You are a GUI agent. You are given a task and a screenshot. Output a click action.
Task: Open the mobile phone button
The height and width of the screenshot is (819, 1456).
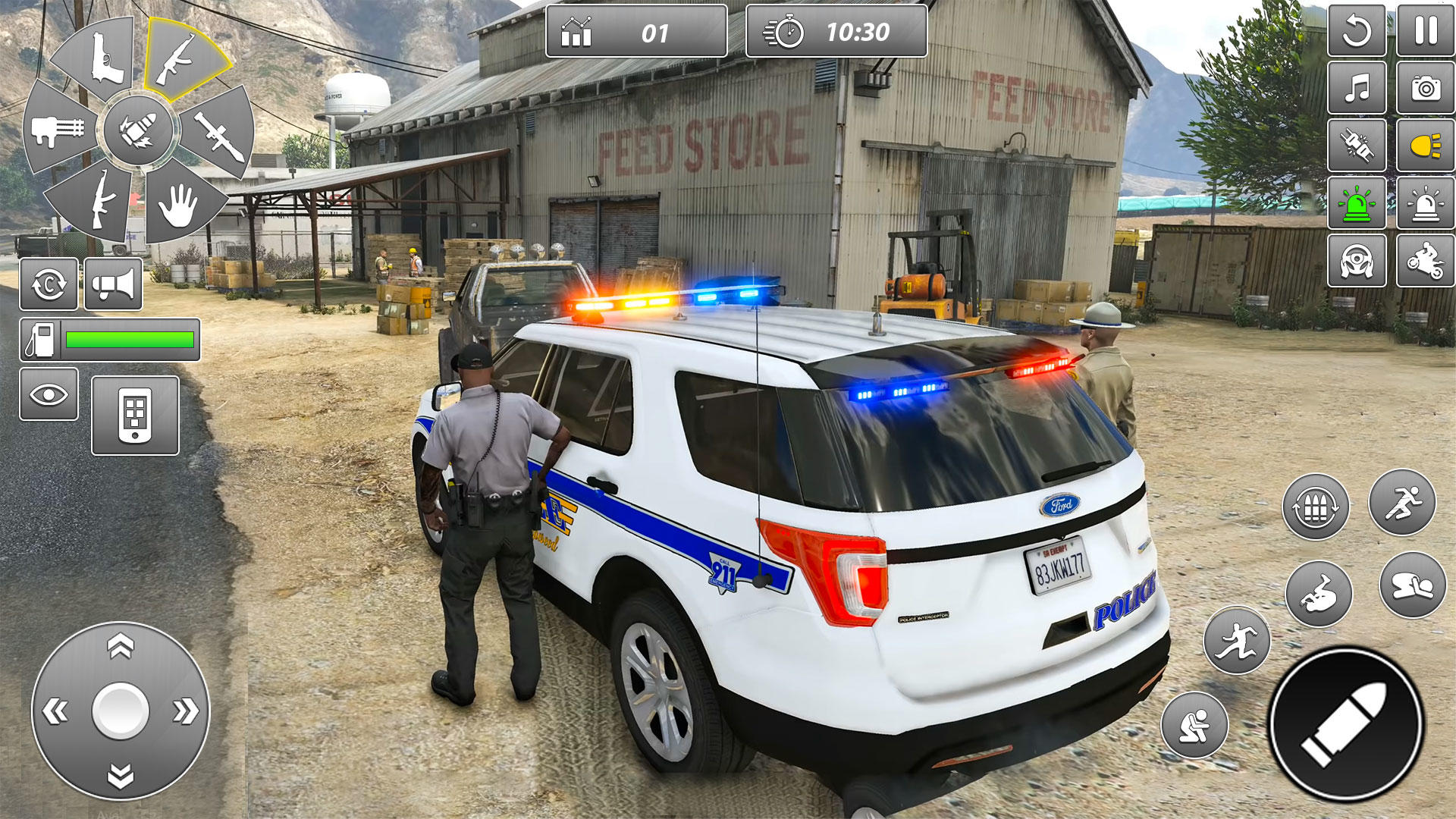click(135, 416)
